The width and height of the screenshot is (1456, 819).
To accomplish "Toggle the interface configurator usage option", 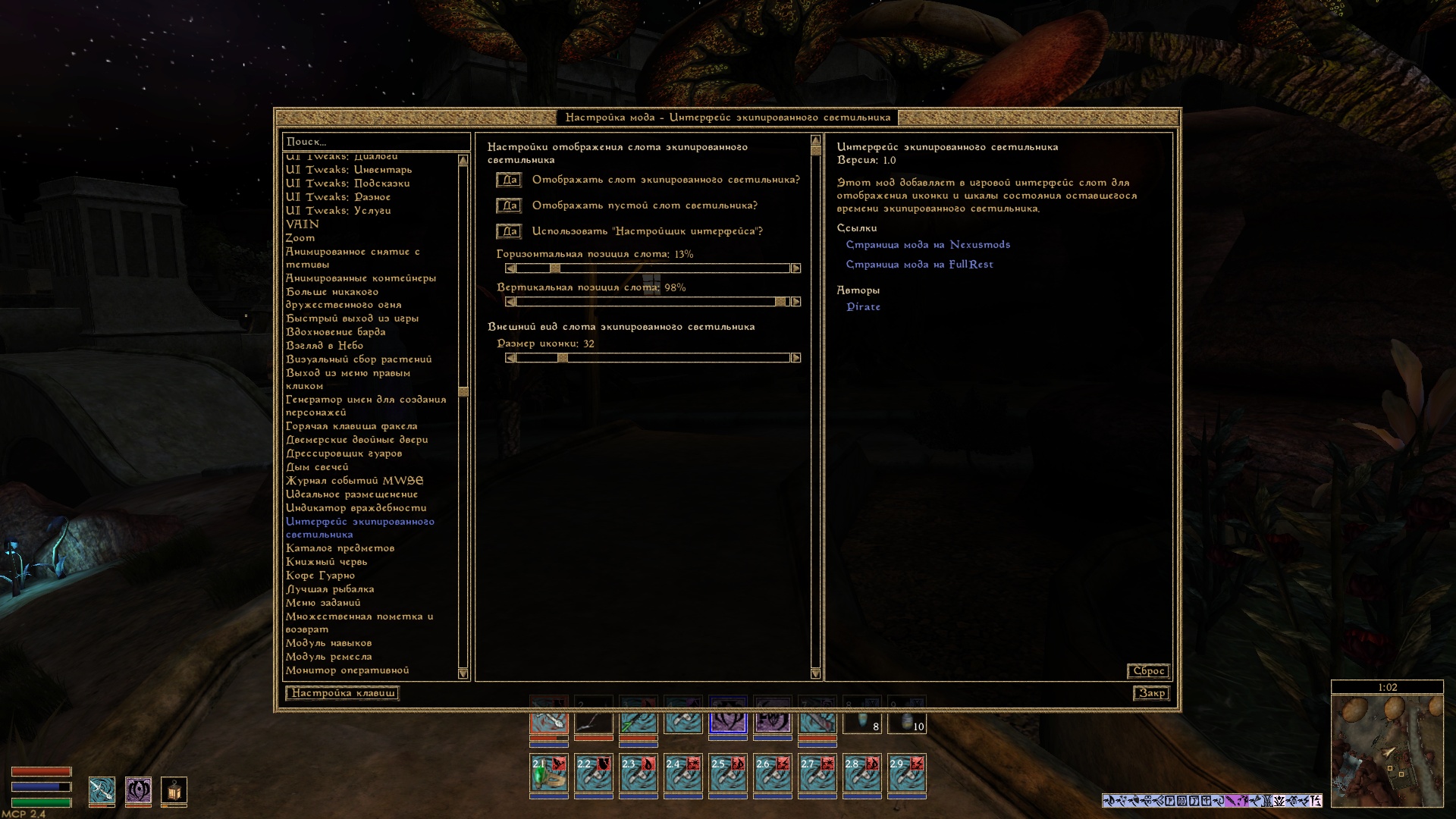I will click(508, 231).
